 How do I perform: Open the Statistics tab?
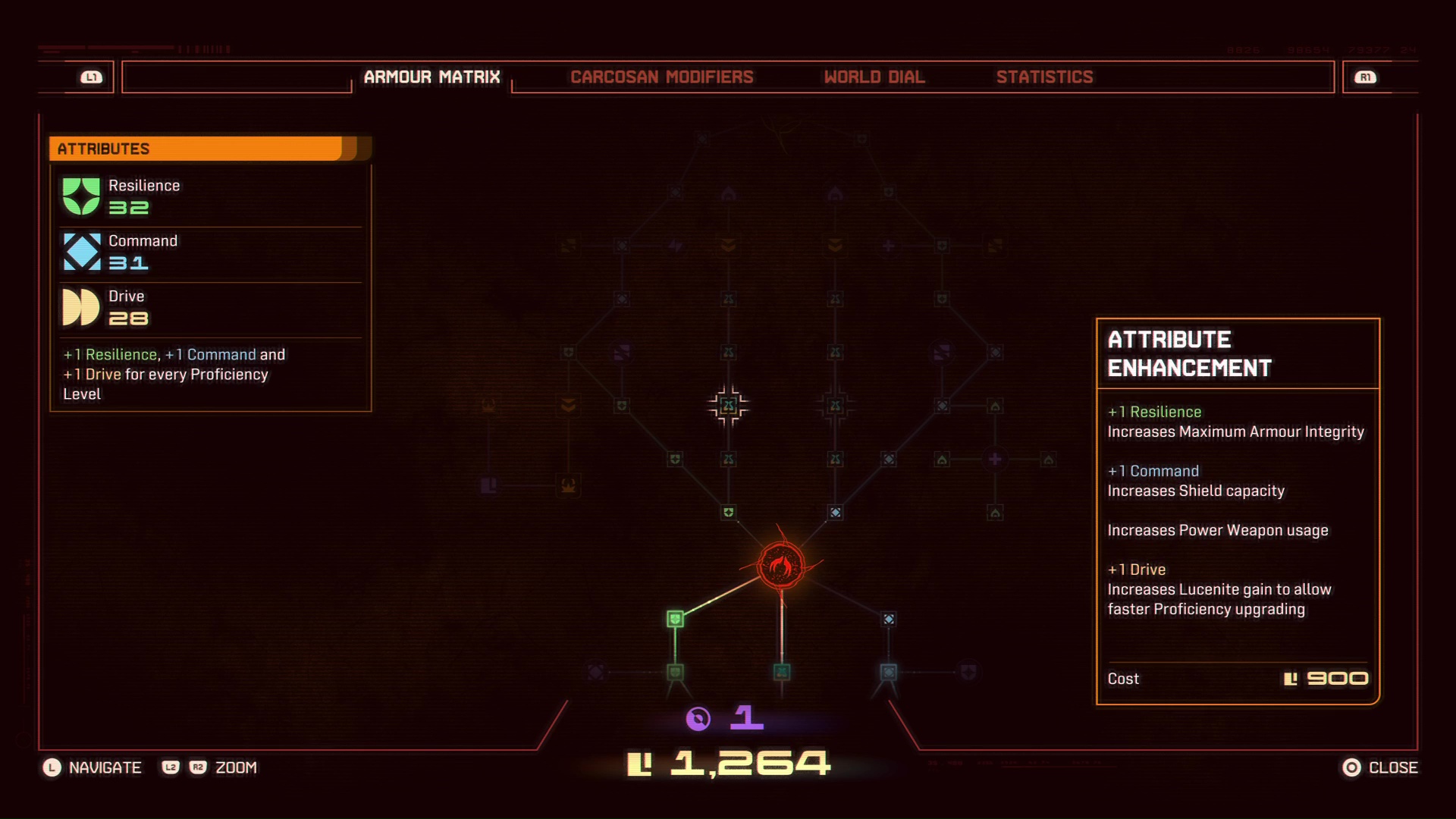[x=1046, y=77]
